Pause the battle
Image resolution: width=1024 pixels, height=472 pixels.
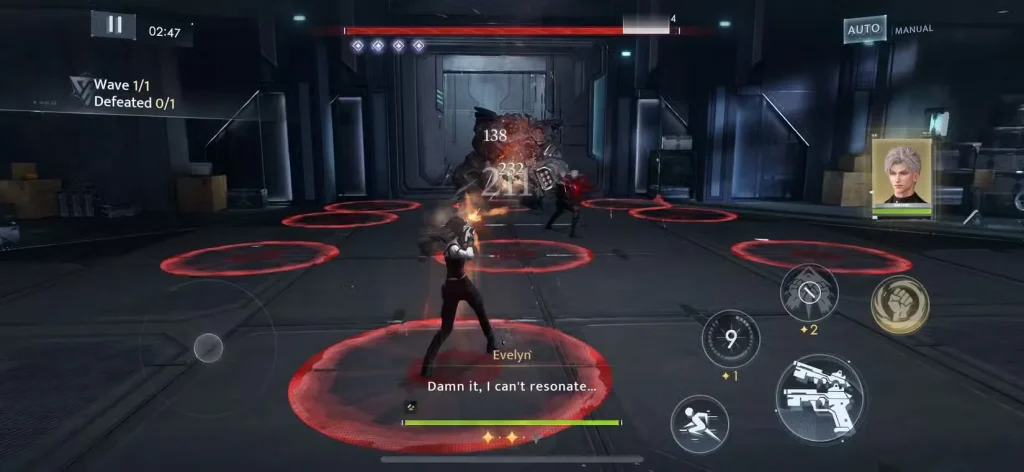point(114,25)
